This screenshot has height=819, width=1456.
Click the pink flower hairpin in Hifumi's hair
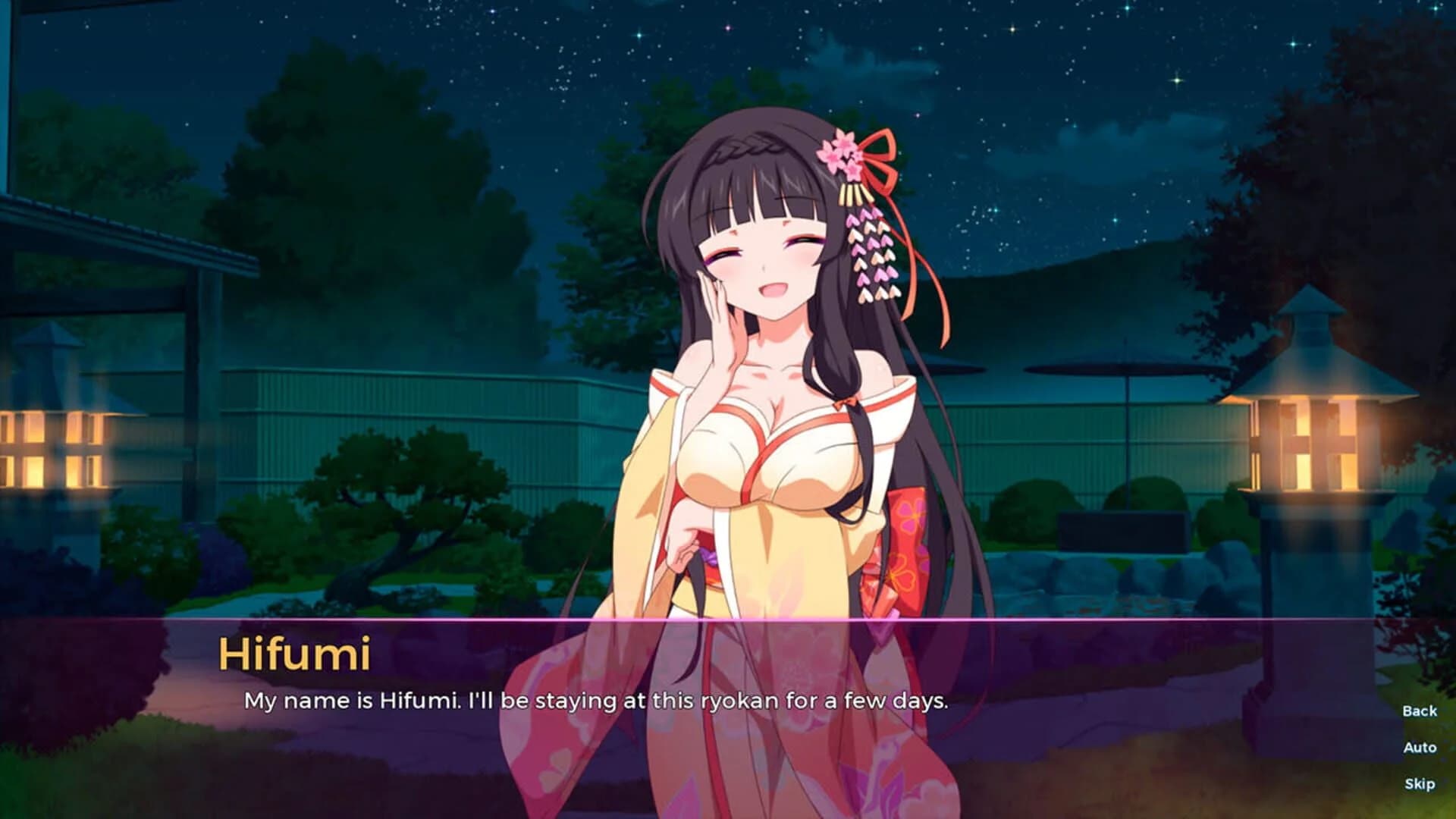click(x=842, y=152)
